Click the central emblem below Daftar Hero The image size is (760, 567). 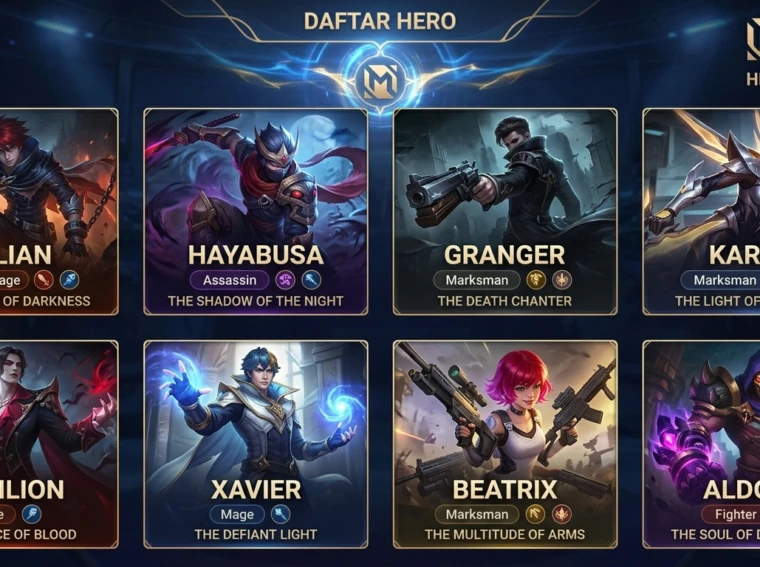coord(380,79)
